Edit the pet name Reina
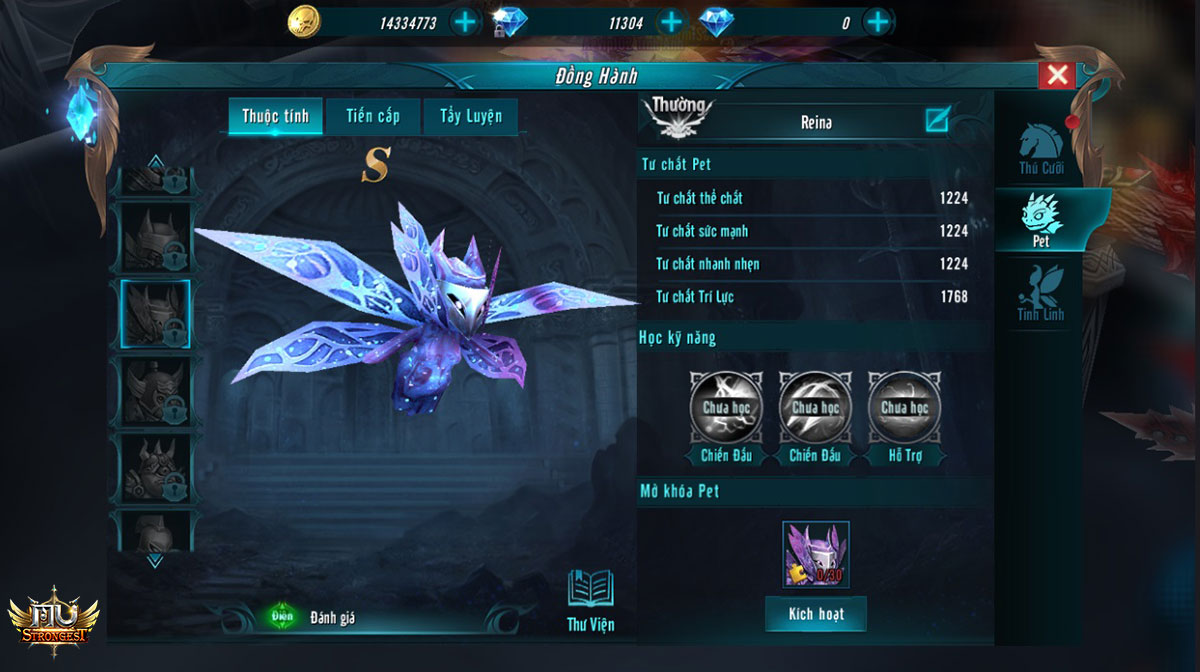The height and width of the screenshot is (672, 1200). tap(936, 121)
